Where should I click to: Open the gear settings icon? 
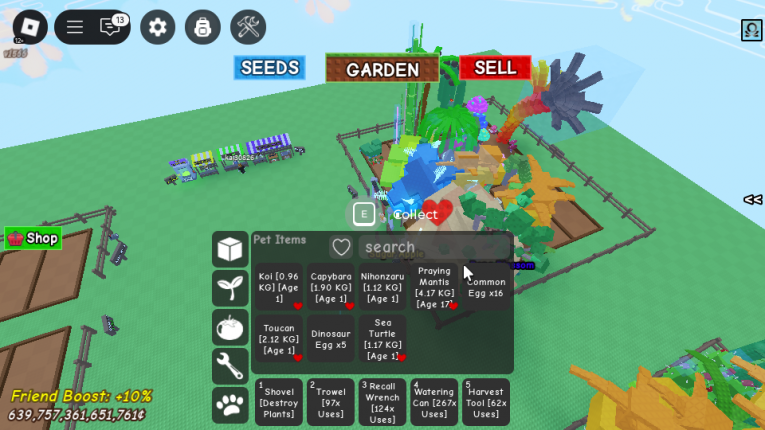click(x=157, y=27)
